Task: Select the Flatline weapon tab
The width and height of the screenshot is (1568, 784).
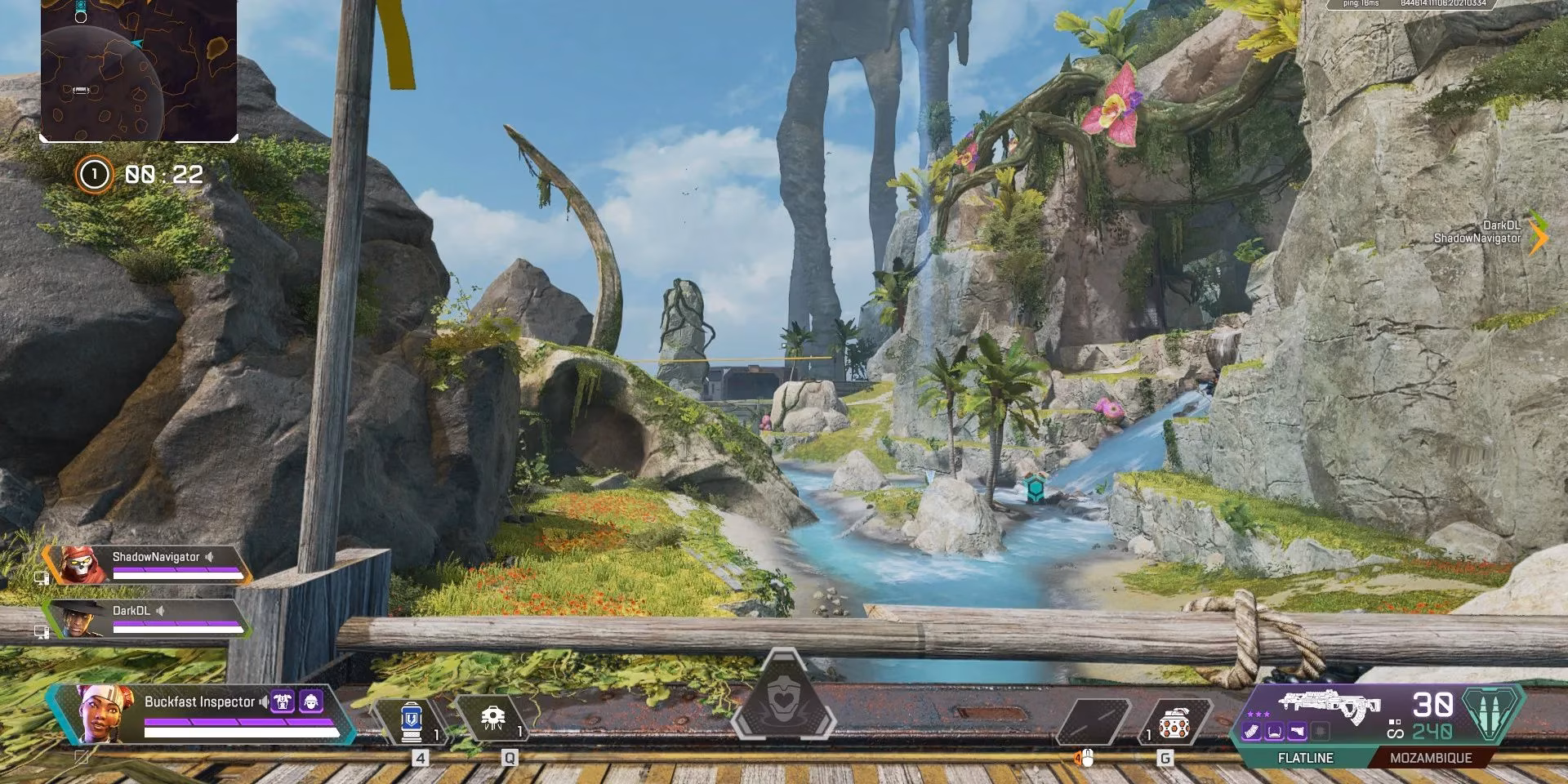Action: (x=1307, y=758)
